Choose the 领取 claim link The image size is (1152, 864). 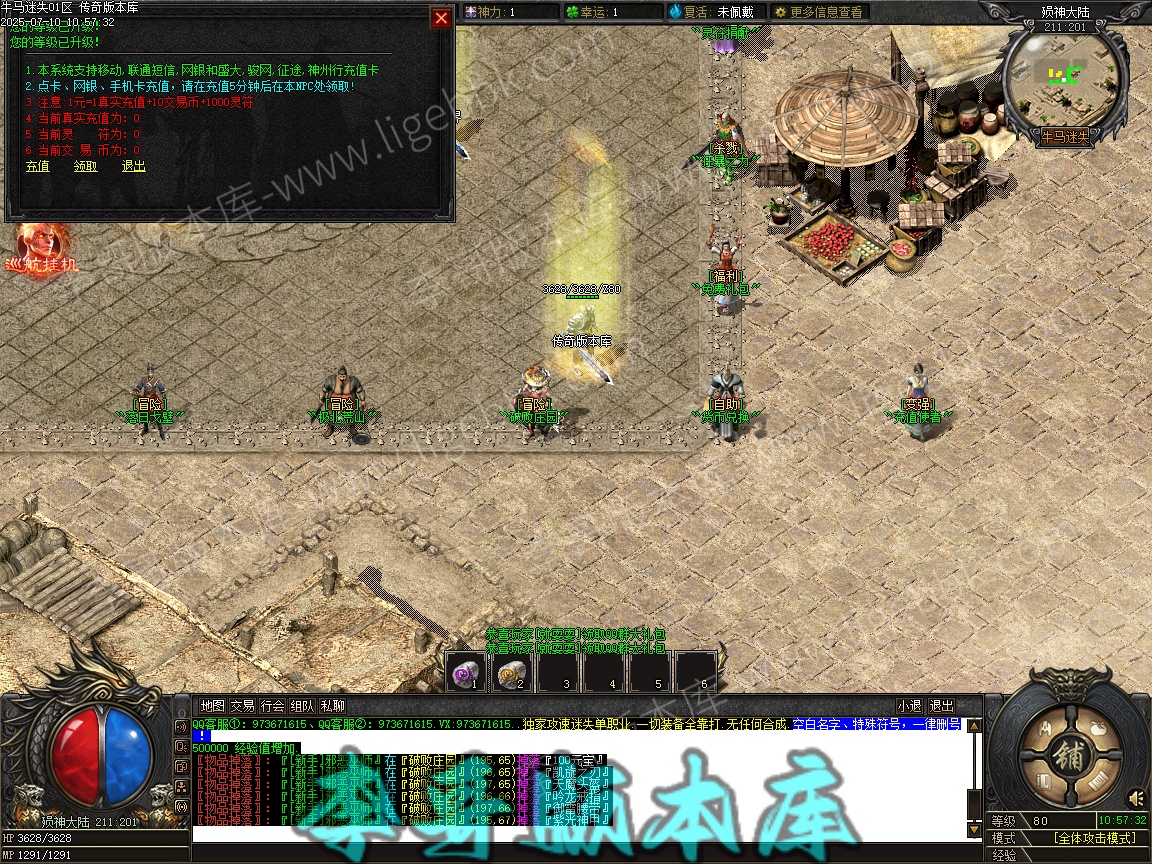click(x=86, y=166)
